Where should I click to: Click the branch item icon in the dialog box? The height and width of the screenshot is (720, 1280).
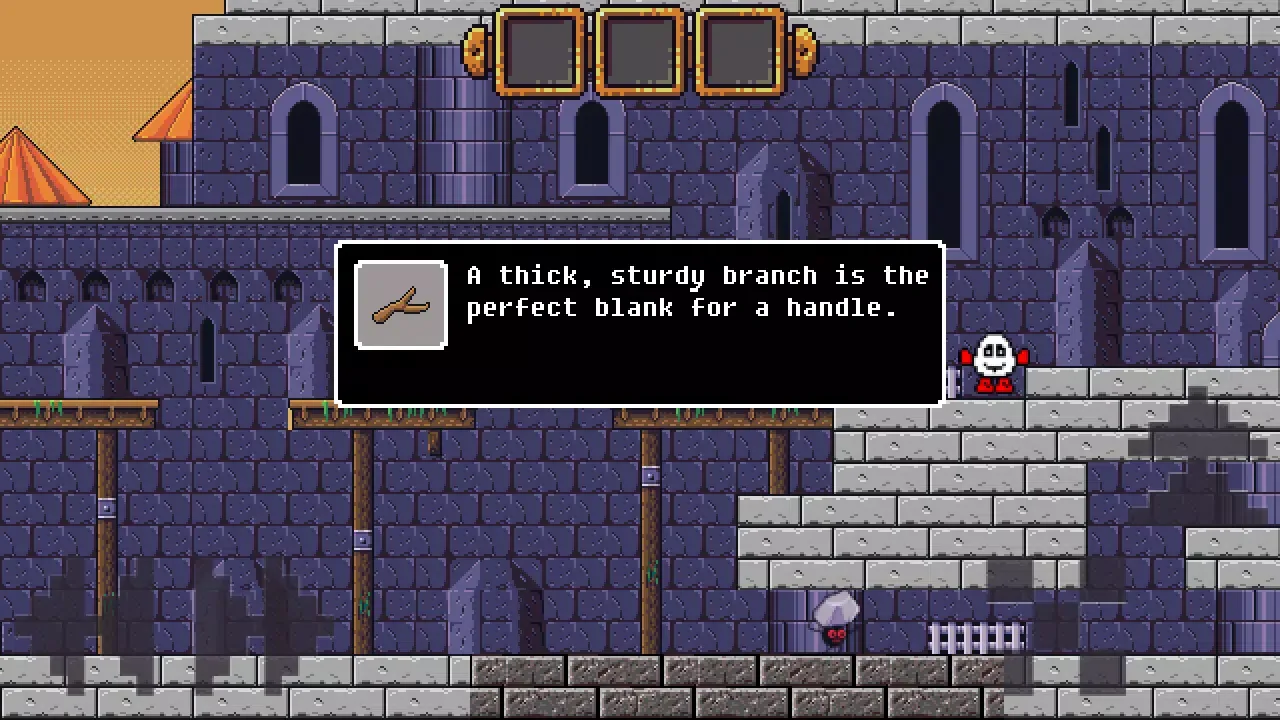[400, 305]
